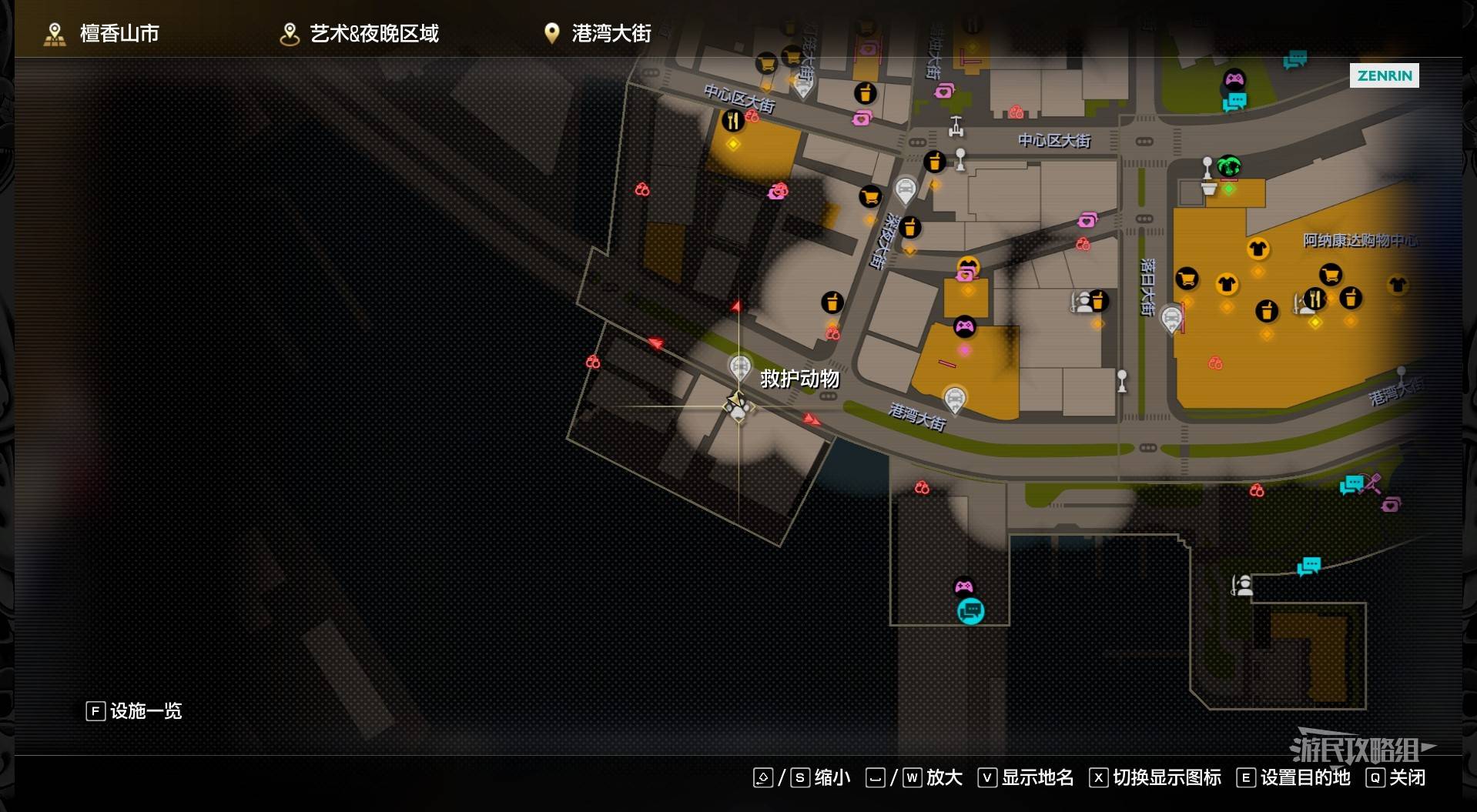Click the solid cyan circle chat bubble marker
The width and height of the screenshot is (1477, 812).
click(x=970, y=611)
